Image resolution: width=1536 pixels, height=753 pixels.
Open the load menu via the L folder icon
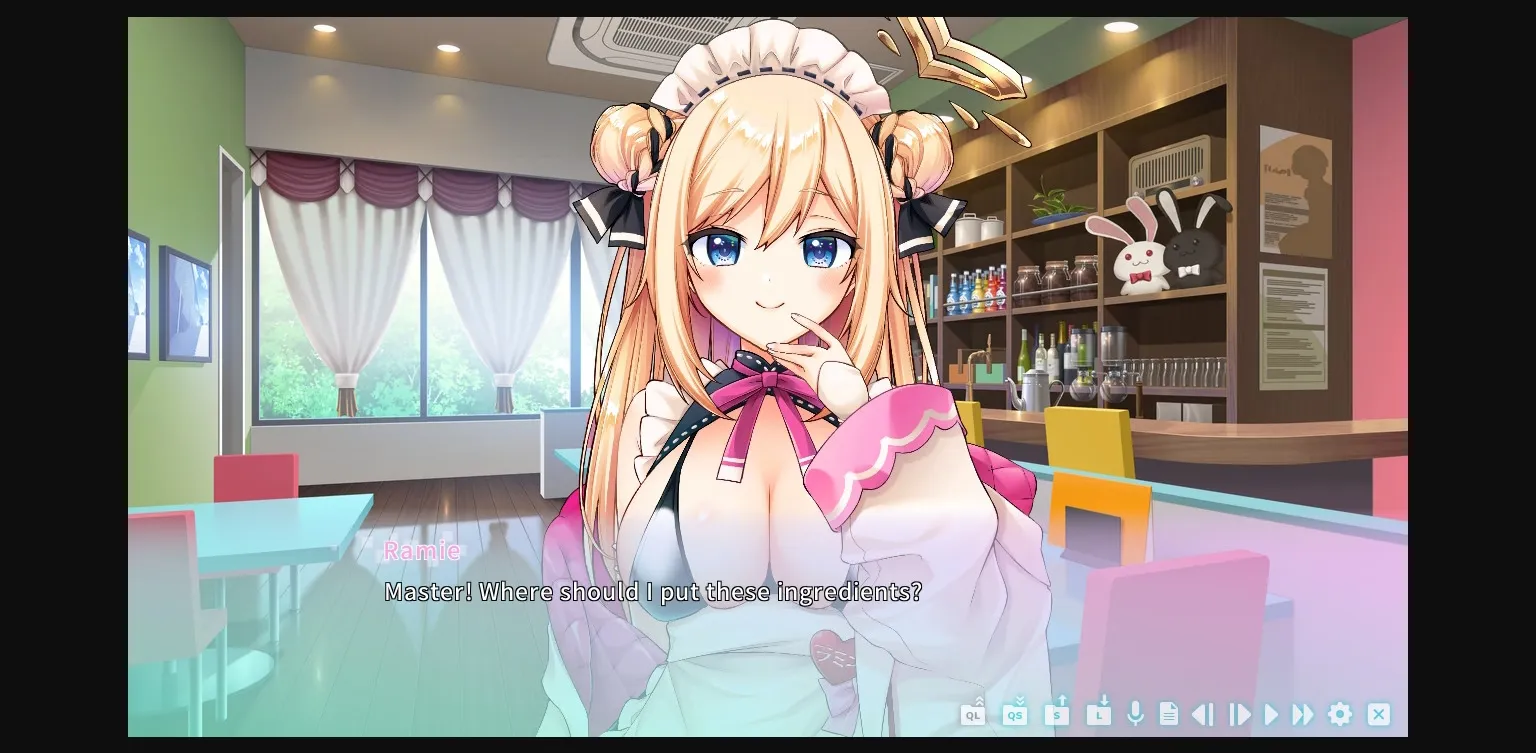click(1097, 715)
